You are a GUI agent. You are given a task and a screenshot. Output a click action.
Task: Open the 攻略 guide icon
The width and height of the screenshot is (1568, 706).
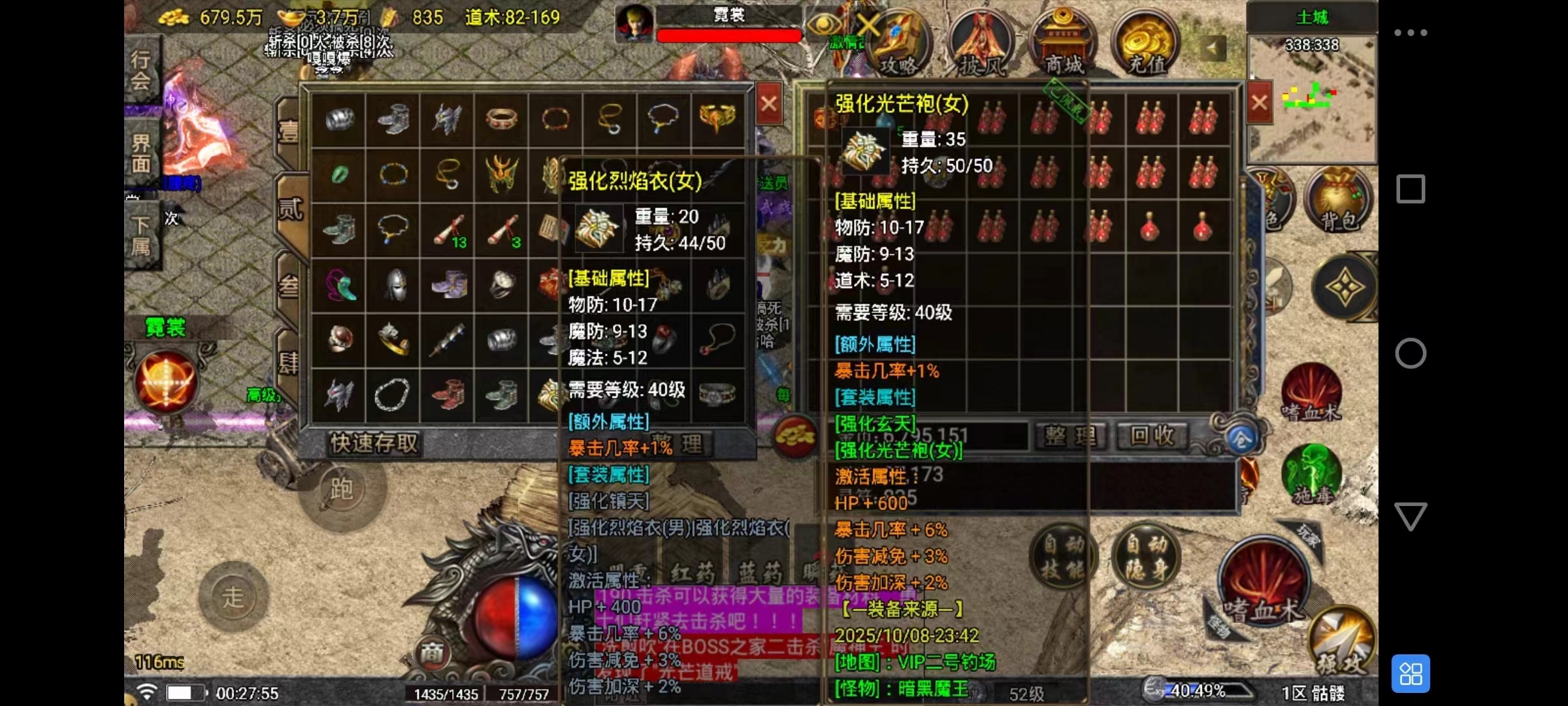point(899,43)
